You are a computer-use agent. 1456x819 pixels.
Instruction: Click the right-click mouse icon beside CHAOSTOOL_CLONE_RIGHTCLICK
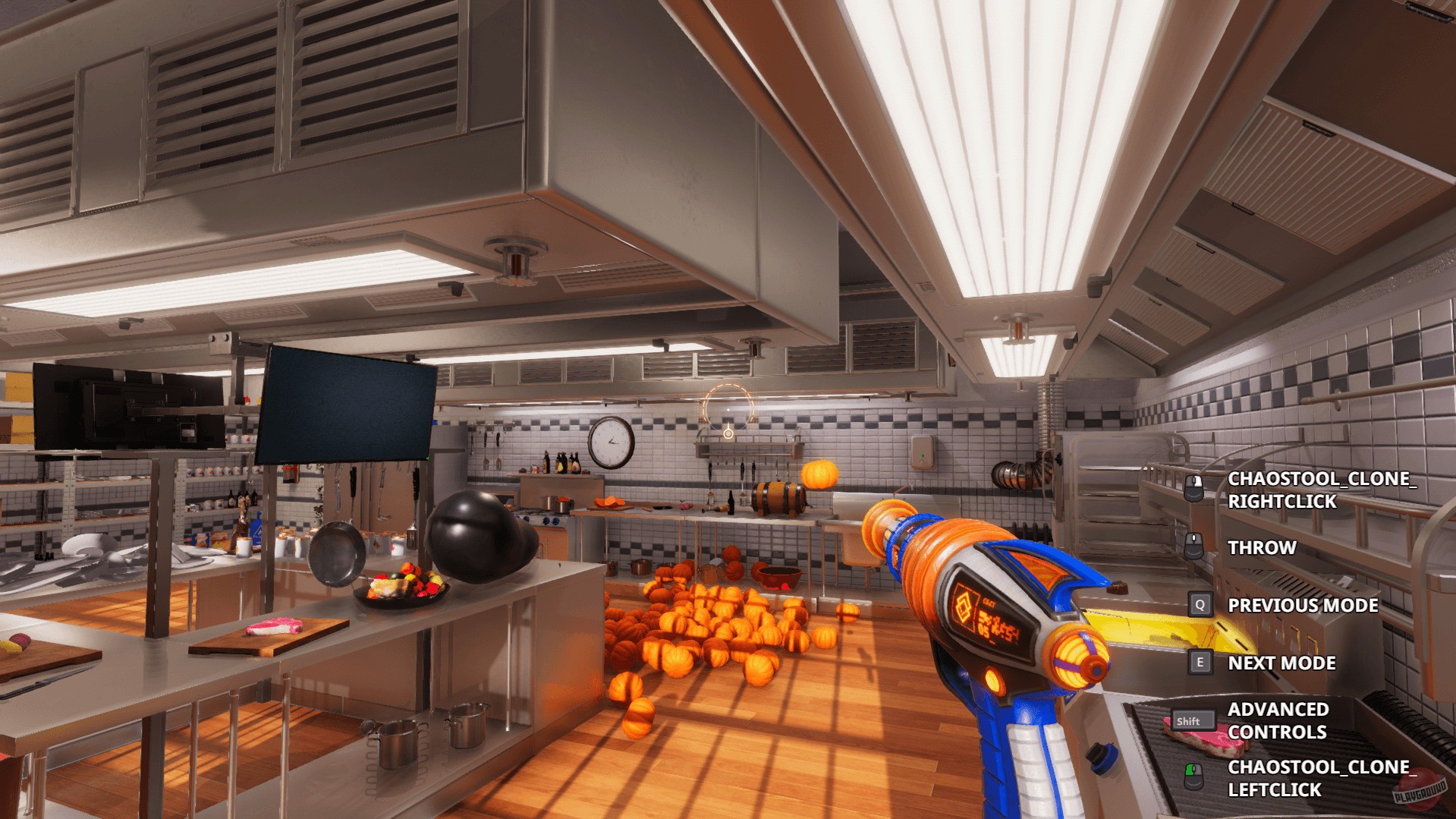point(1193,487)
